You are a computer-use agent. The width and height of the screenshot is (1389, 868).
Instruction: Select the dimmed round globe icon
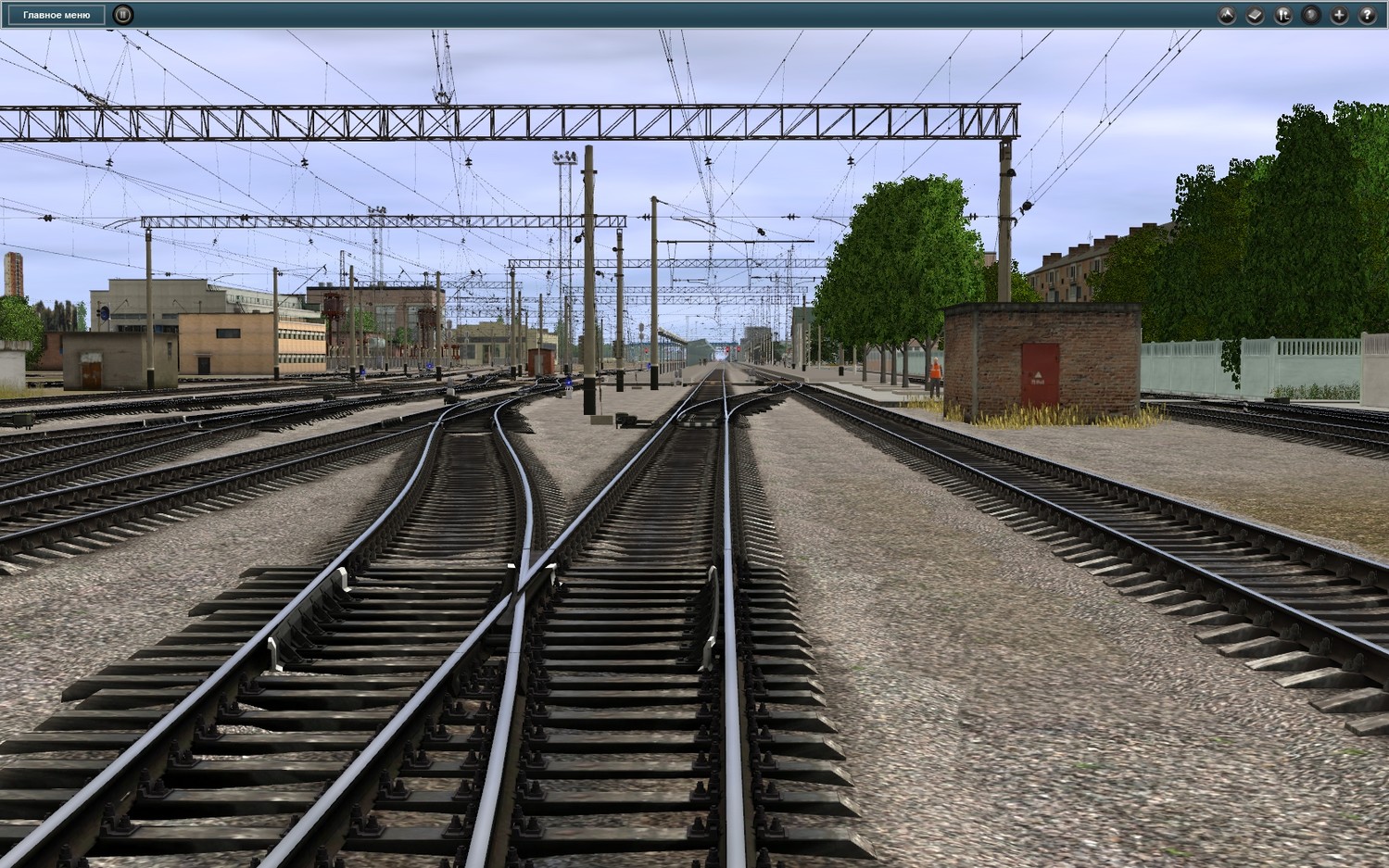point(1311,15)
